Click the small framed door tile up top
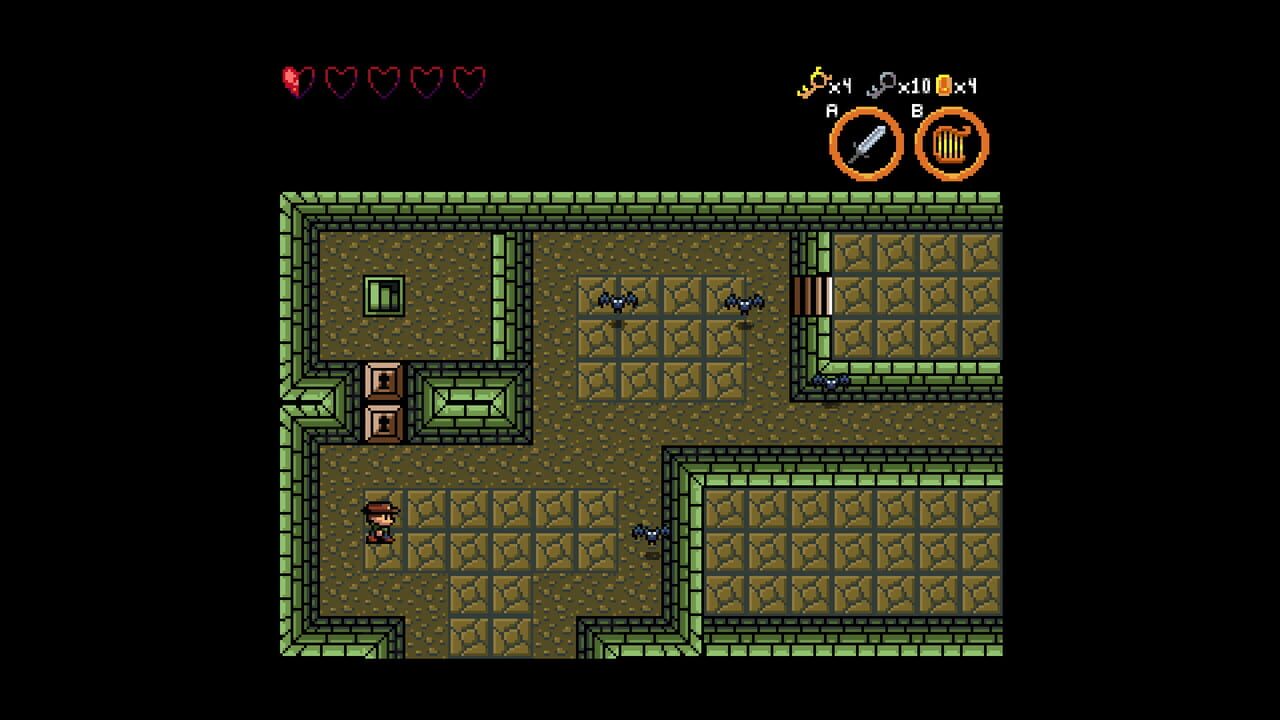Image resolution: width=1280 pixels, height=720 pixels. point(383,295)
